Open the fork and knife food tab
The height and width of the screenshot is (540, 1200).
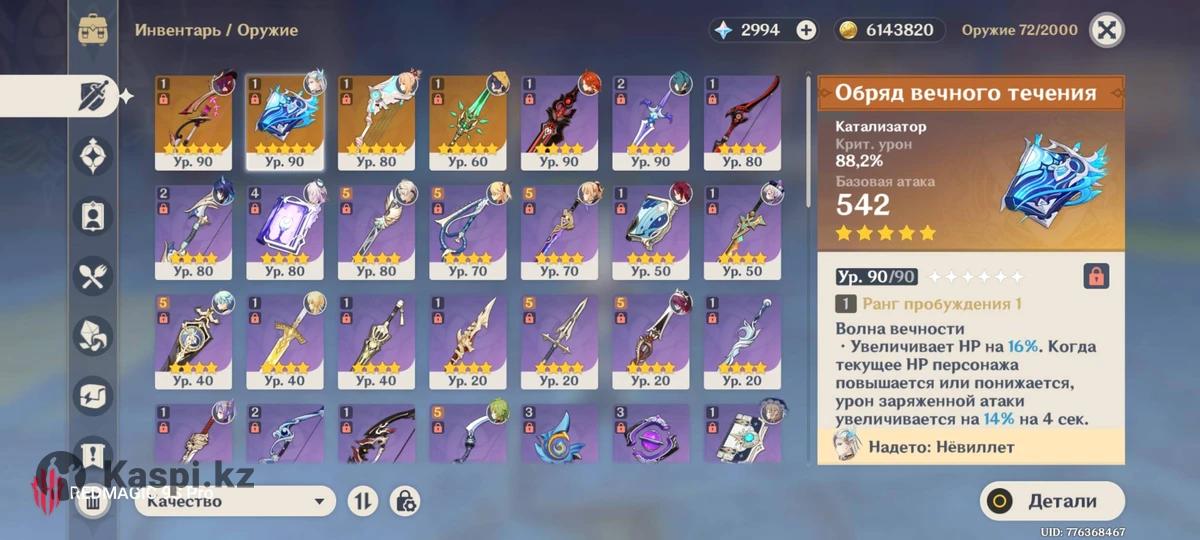[x=94, y=277]
